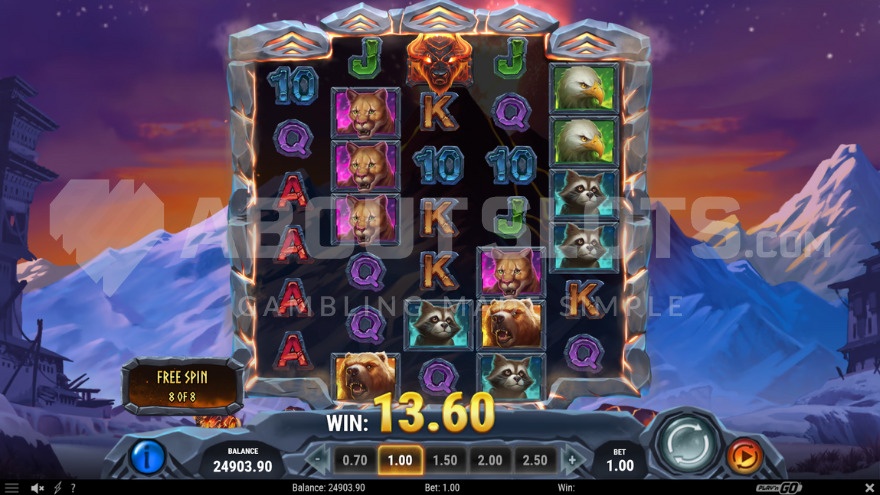Set the bet to 1.50

[x=445, y=460]
